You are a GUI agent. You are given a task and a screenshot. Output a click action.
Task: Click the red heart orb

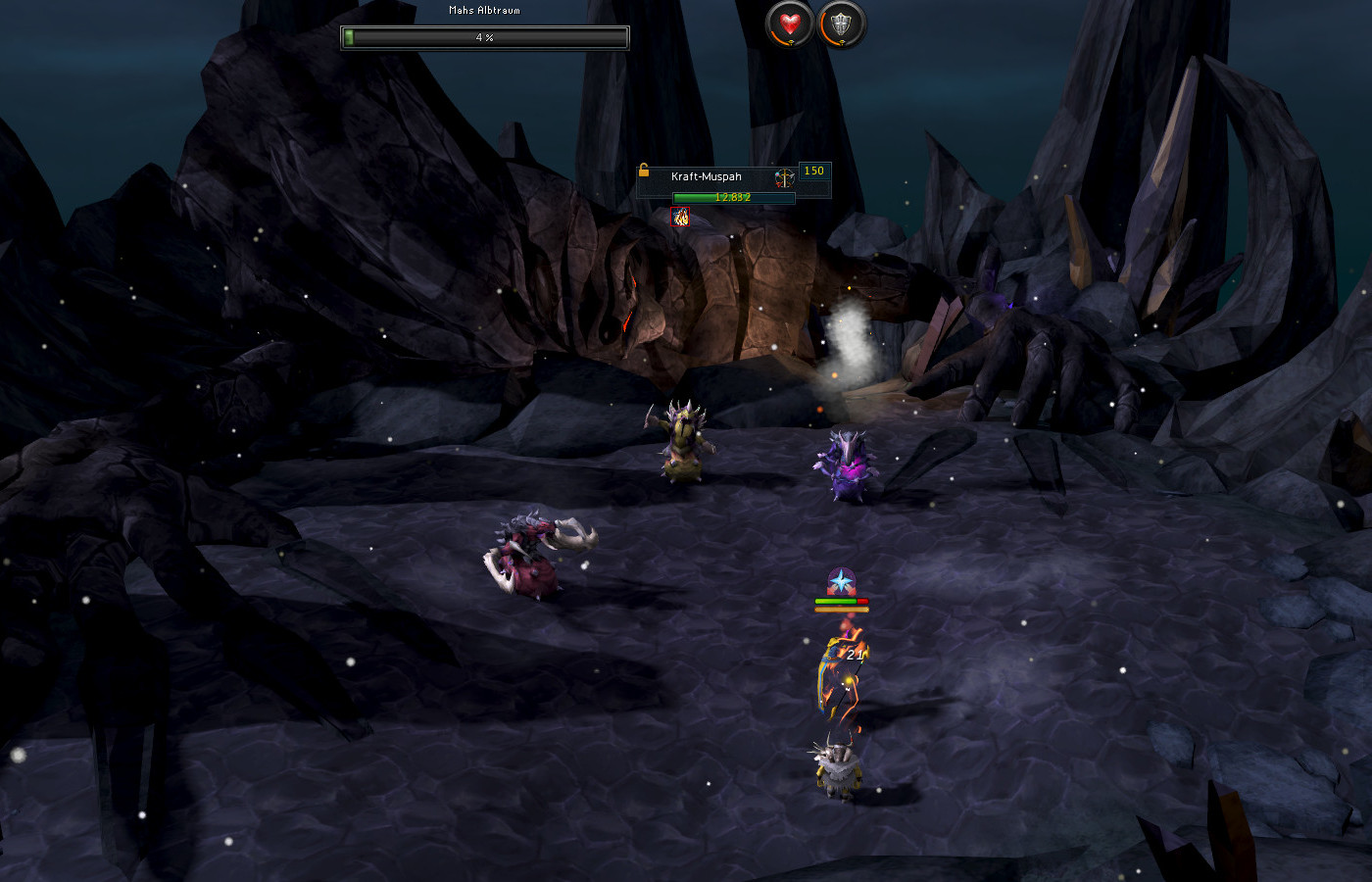[790, 24]
